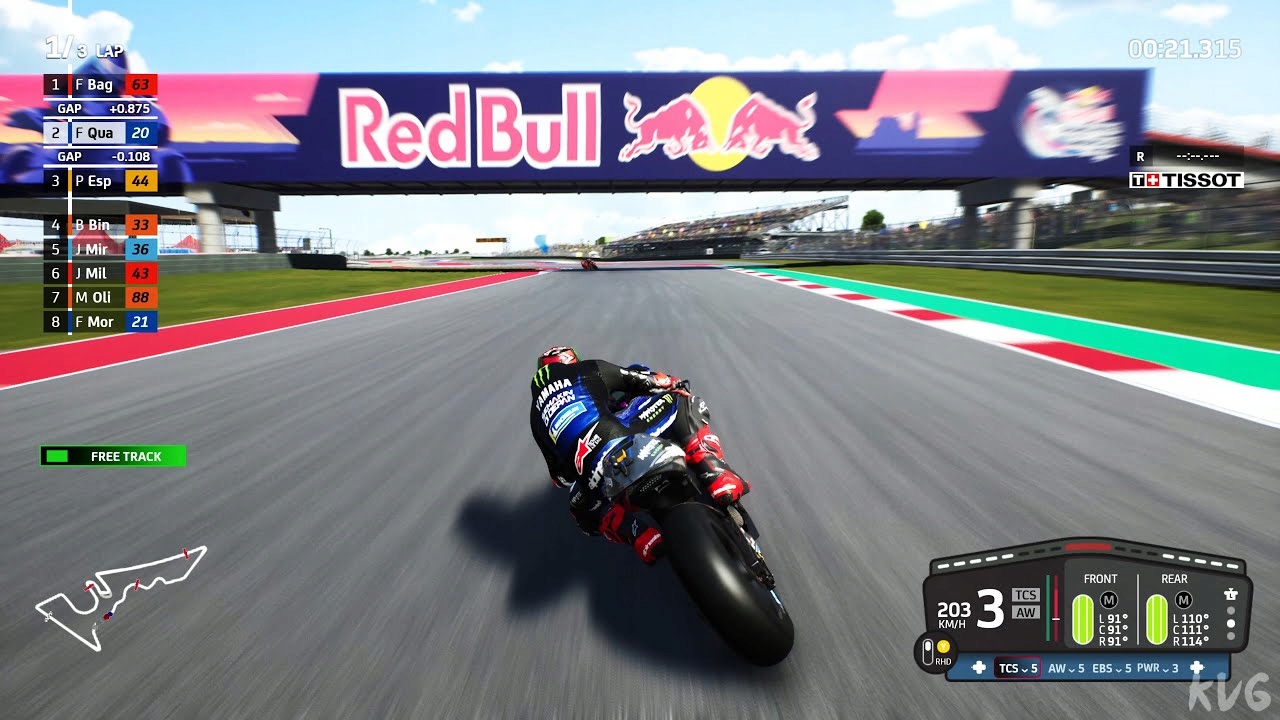Select leader F Bag in the standings
Screen dimensions: 1280x720
(x=100, y=85)
